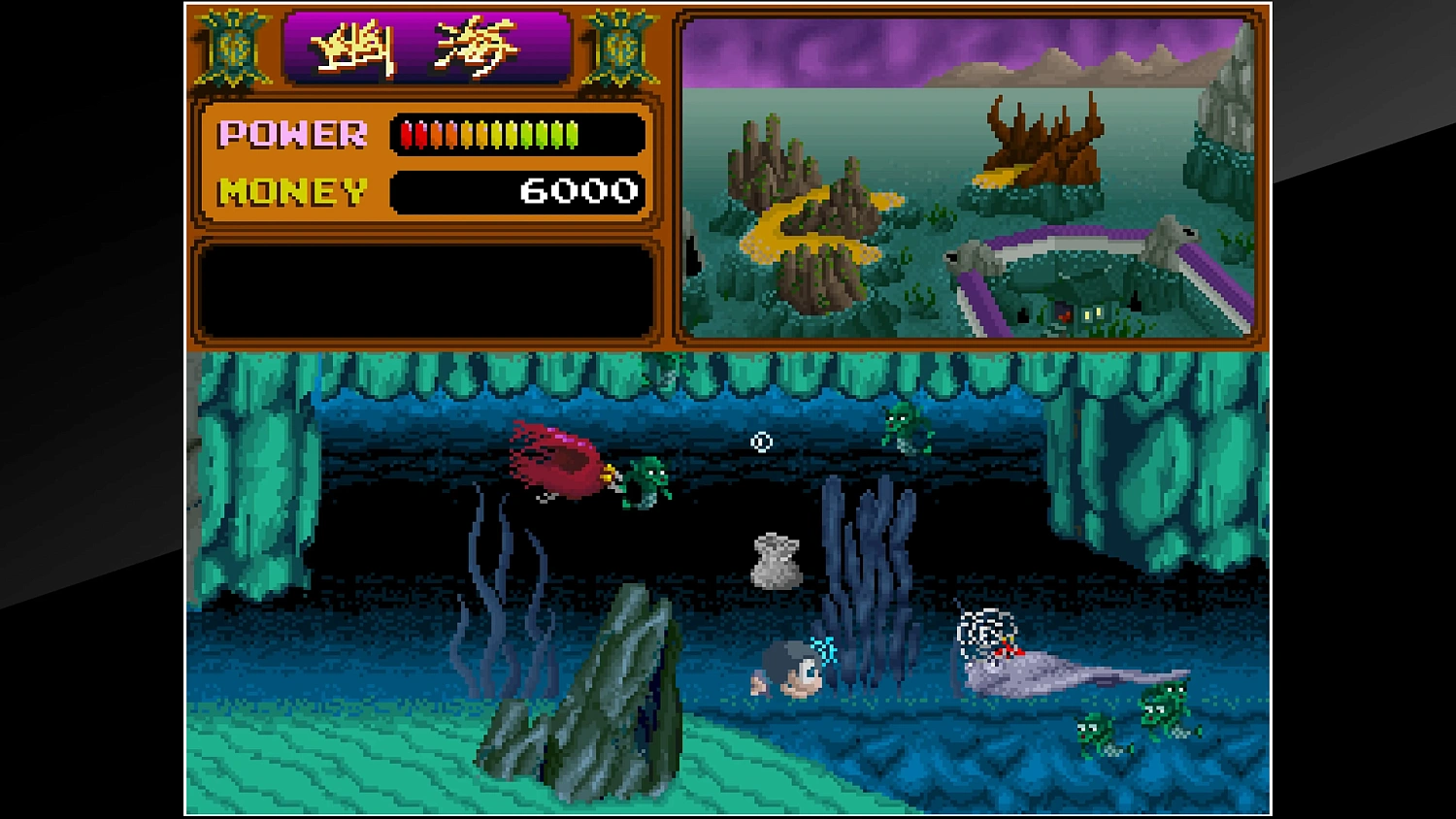Click the kanji stage title banner
This screenshot has width=1456, height=819.
[427, 47]
